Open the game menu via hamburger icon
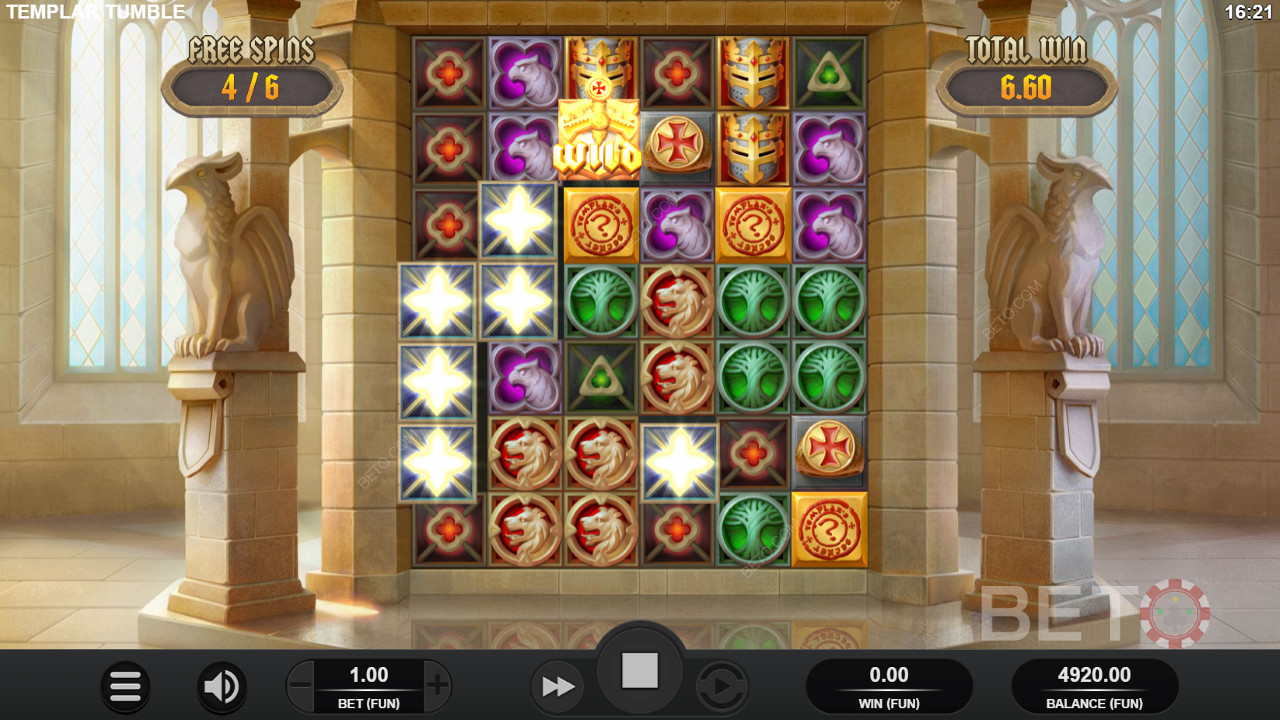Screen dimensions: 1280x720 pyautogui.click(x=126, y=687)
